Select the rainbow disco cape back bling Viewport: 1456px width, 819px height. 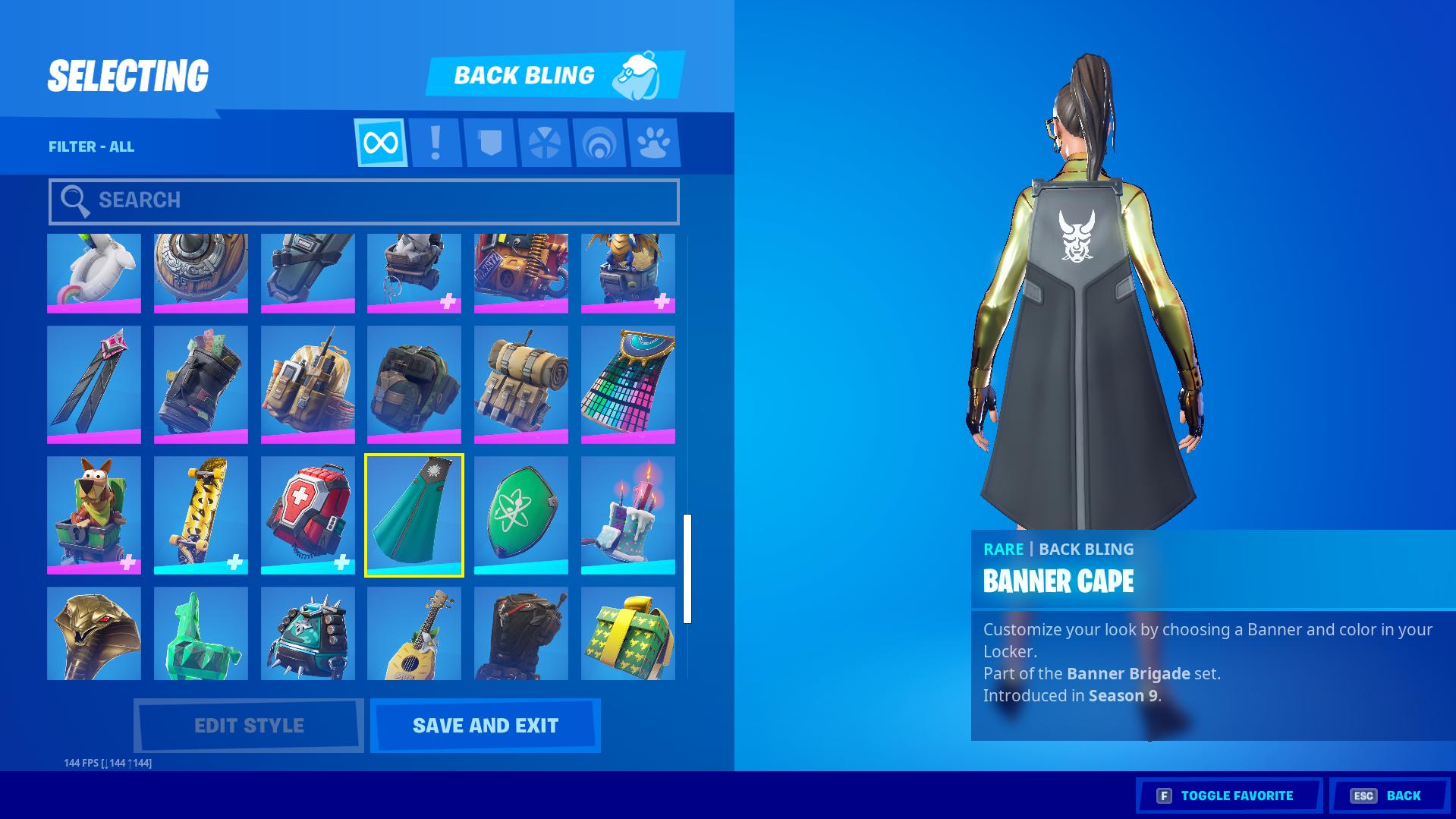click(628, 385)
